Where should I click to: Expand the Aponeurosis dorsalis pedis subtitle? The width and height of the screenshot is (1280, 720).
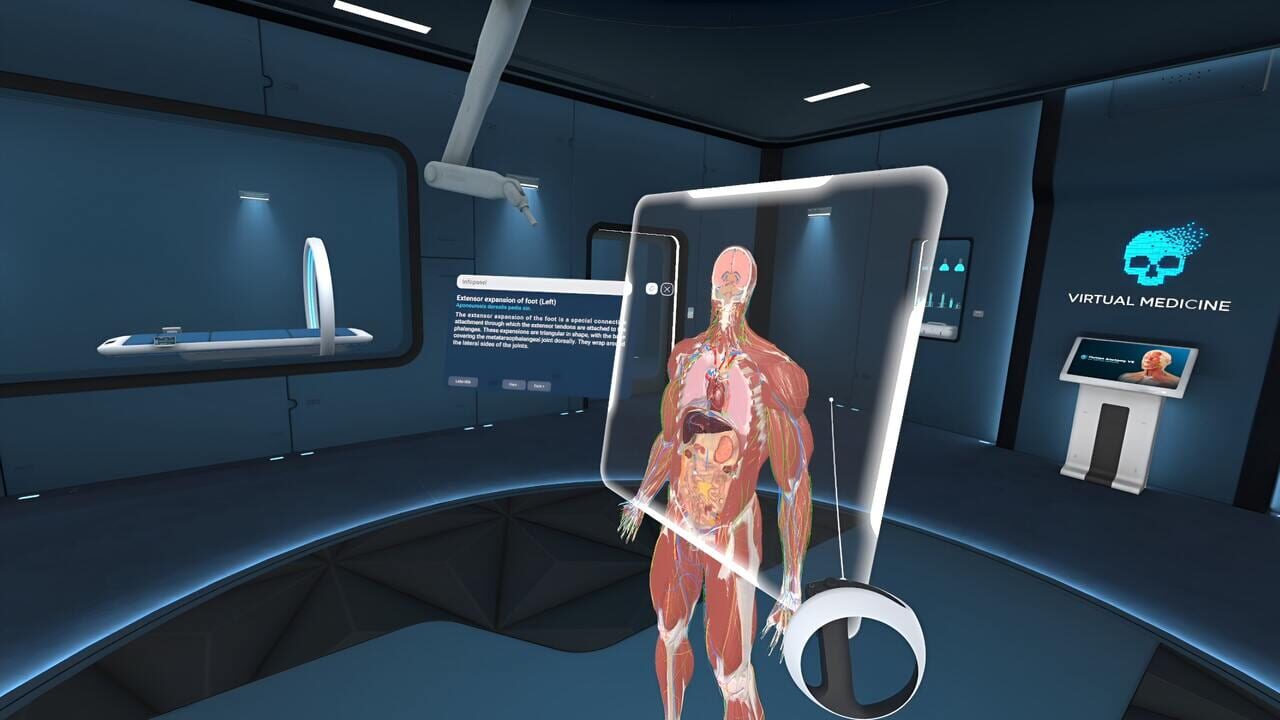point(493,307)
